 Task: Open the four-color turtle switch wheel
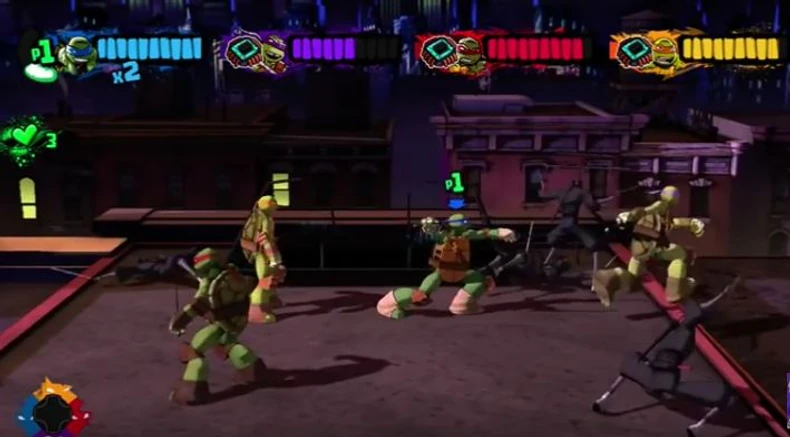coord(52,410)
